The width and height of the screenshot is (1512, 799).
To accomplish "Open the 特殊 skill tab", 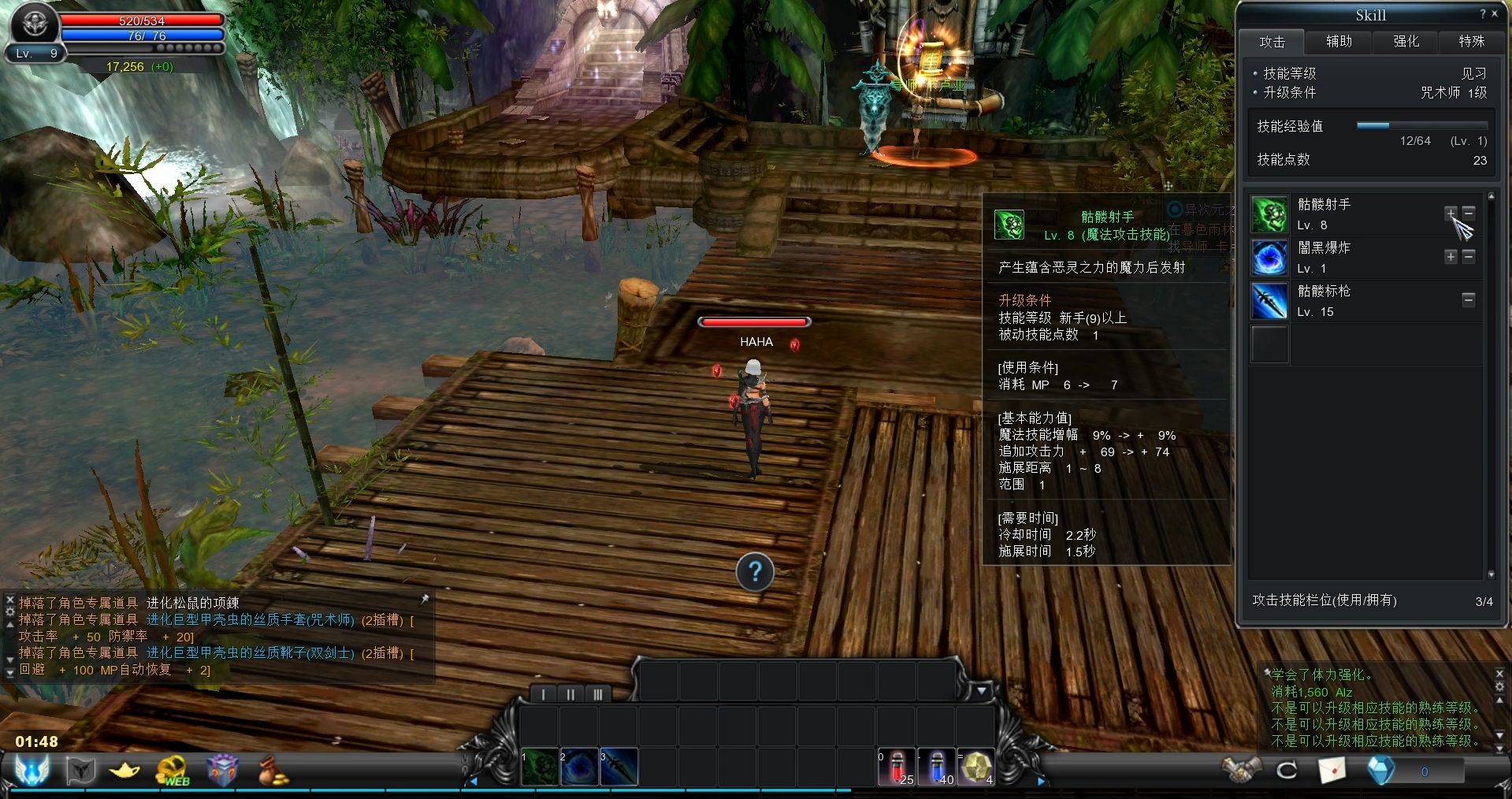I will (1471, 42).
